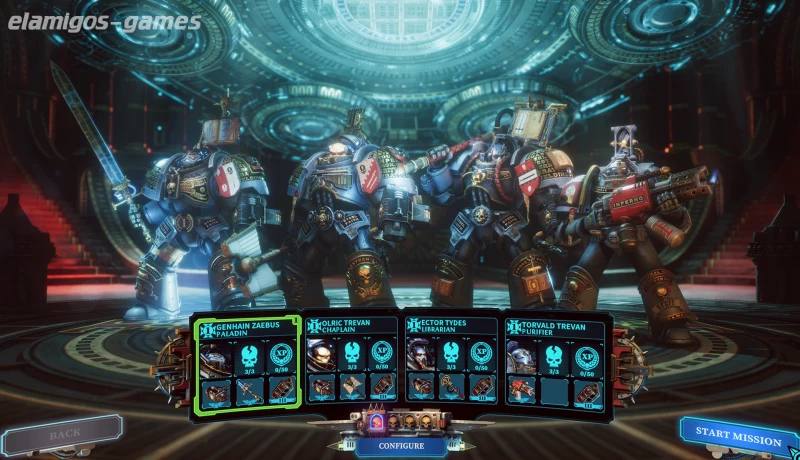800x460 pixels.
Task: Select the Chaplain's hammer weapon slot
Action: 352,388
